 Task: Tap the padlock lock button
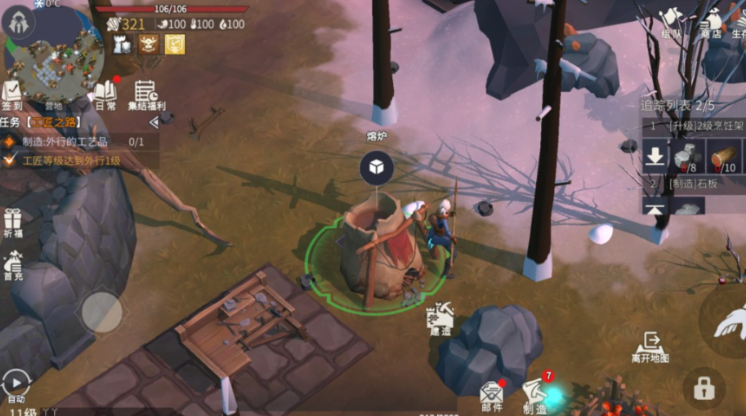tap(704, 388)
